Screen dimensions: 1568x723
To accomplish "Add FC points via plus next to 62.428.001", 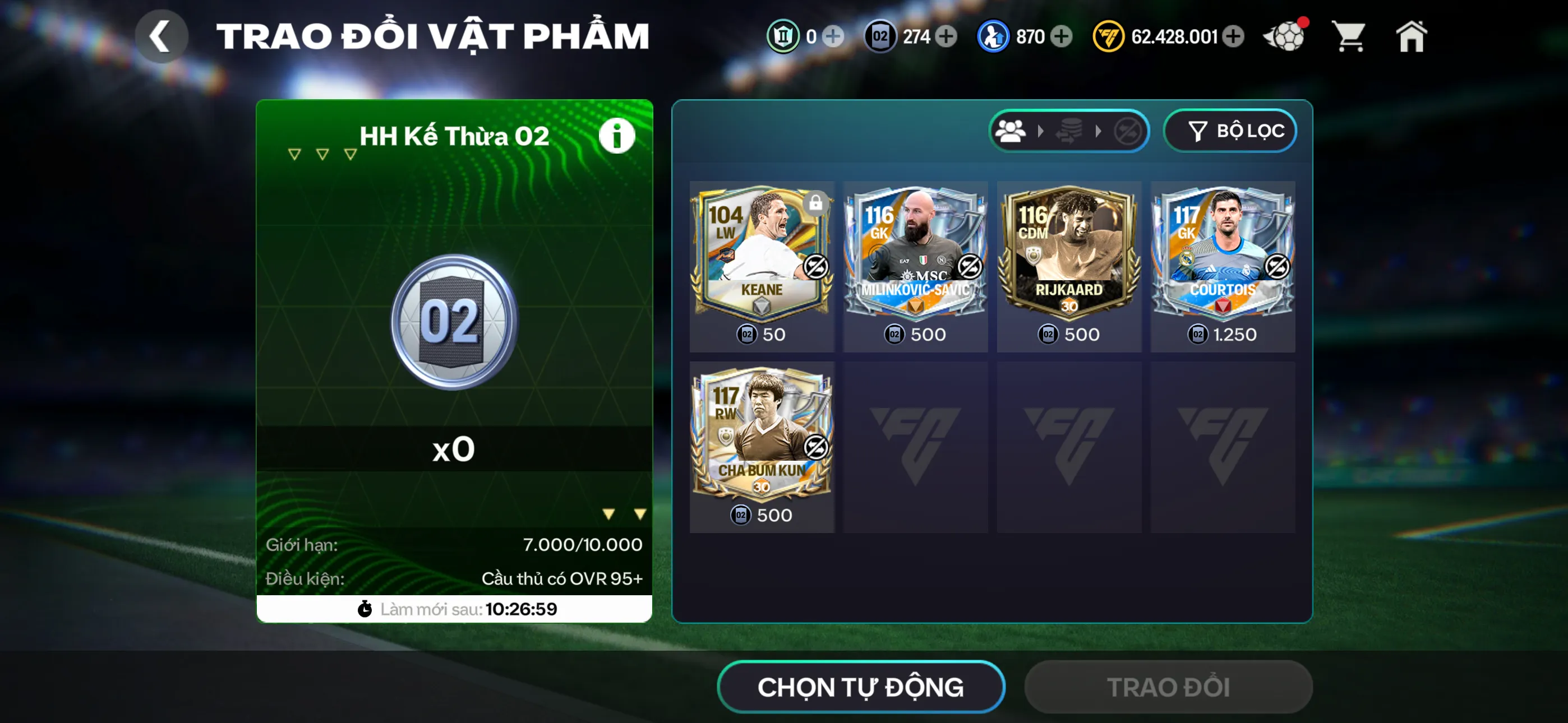I will pyautogui.click(x=1234, y=36).
